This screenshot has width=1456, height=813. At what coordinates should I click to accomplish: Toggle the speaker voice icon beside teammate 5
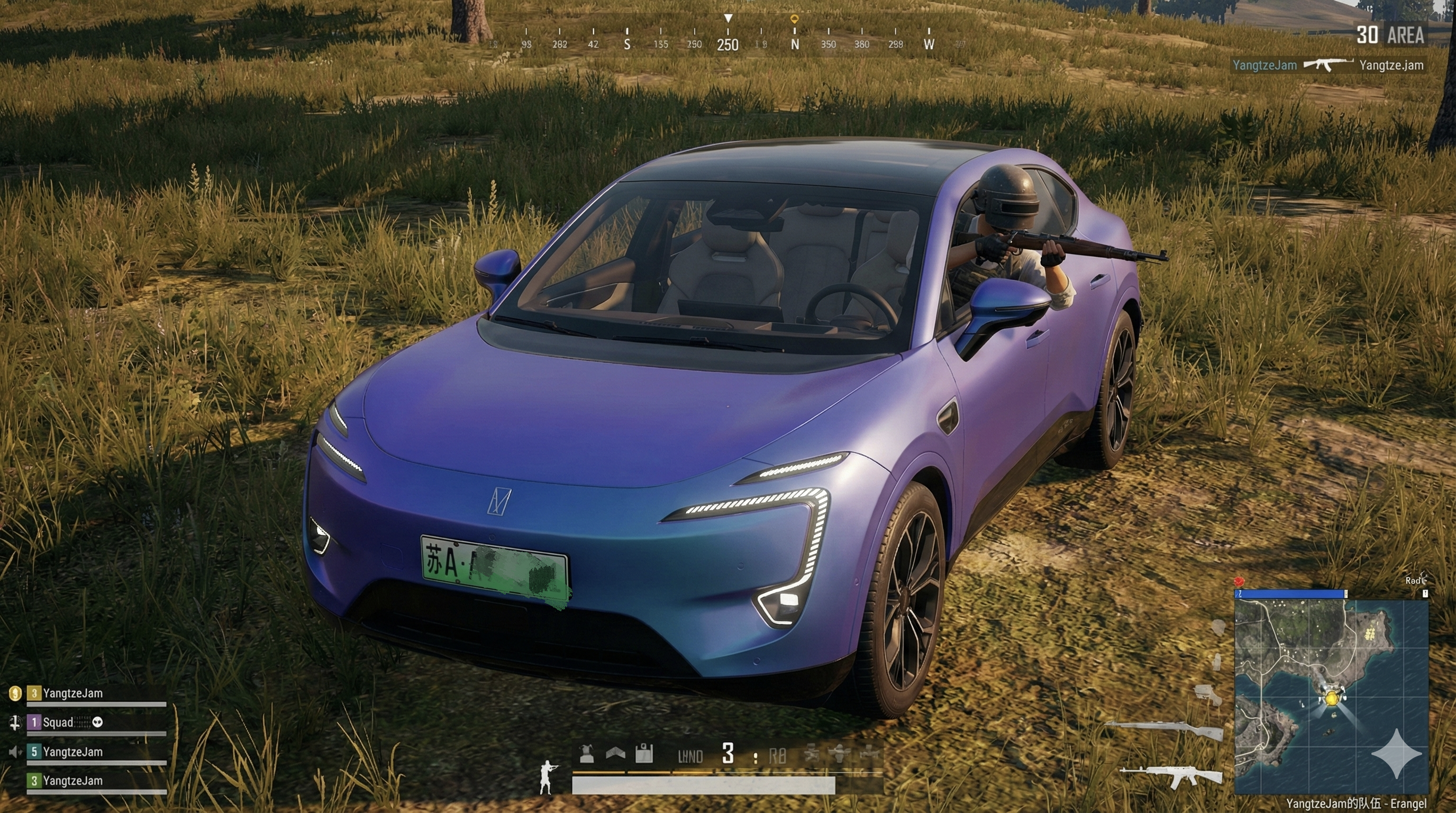[15, 752]
